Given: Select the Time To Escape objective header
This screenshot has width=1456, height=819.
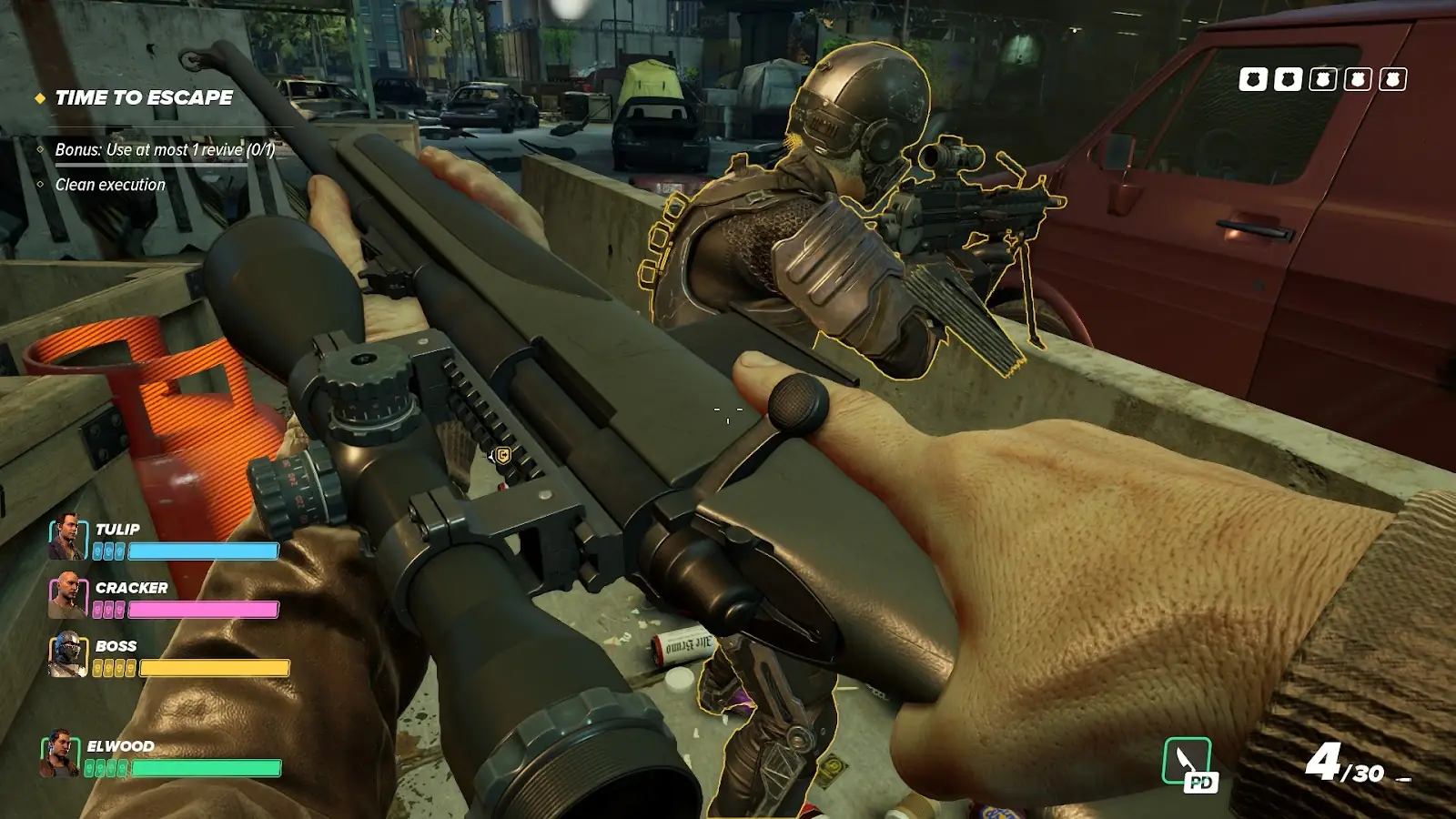Looking at the screenshot, I should pos(144,98).
